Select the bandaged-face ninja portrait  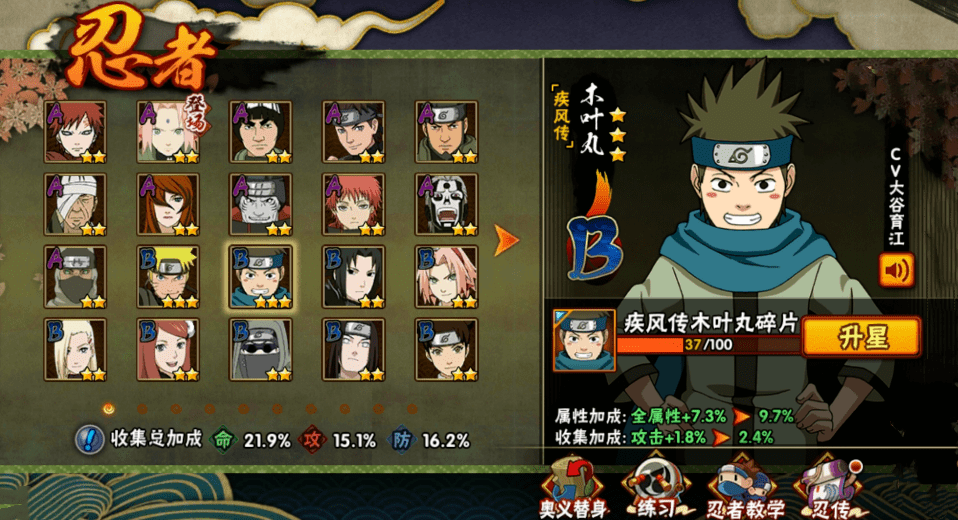point(75,204)
